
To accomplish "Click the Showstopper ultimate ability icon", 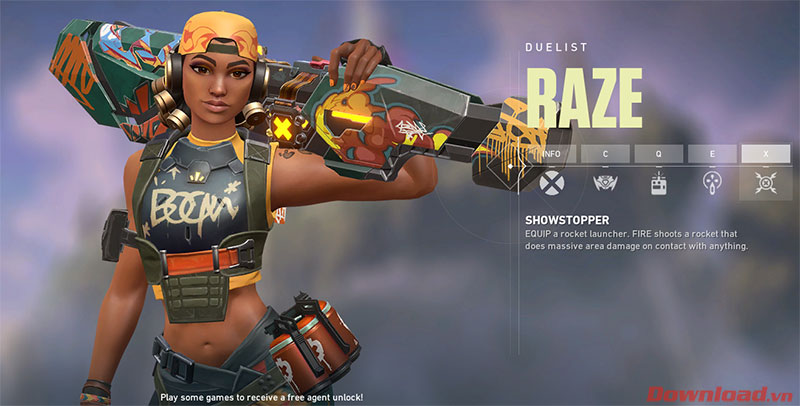I will pos(766,183).
